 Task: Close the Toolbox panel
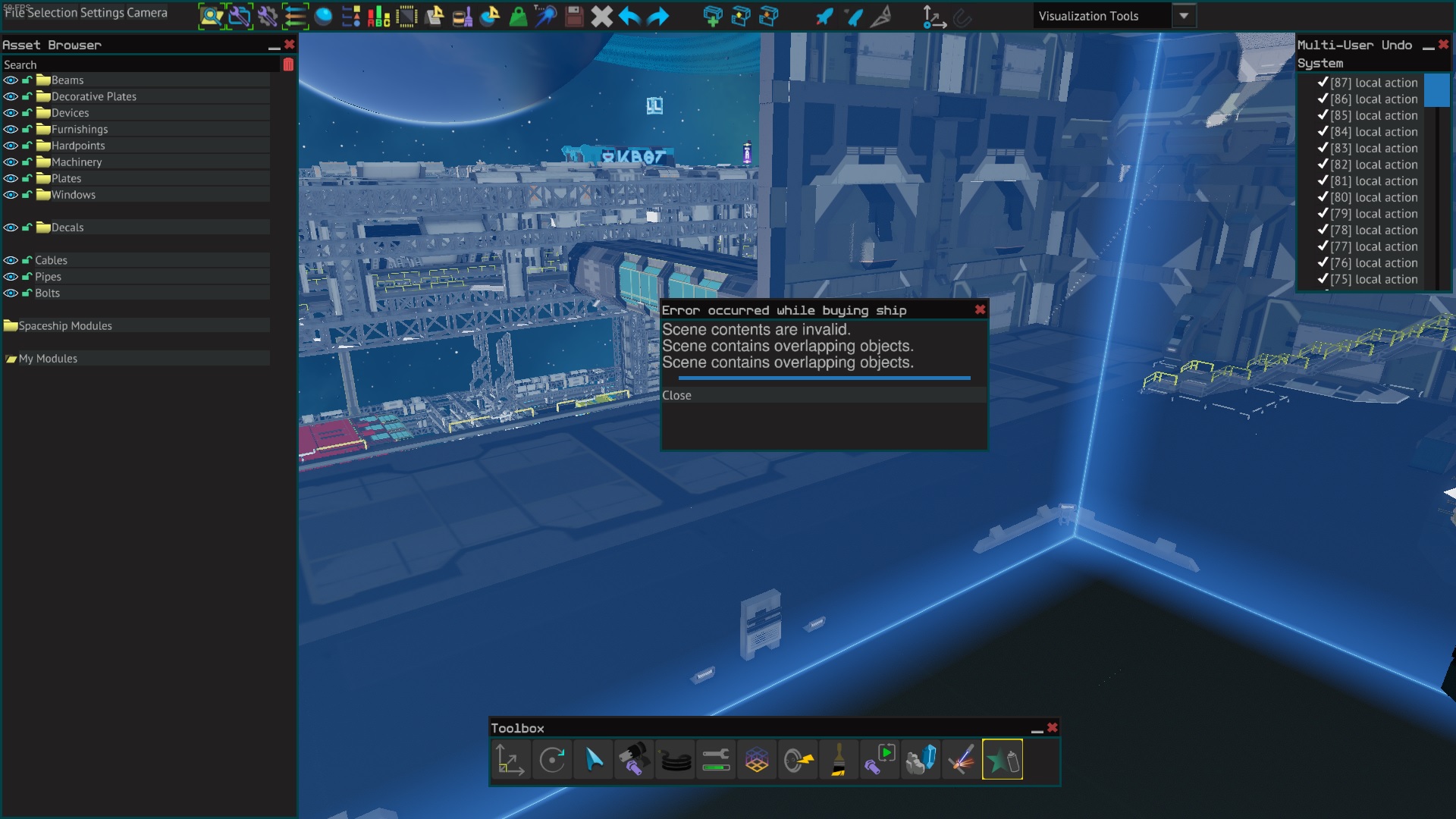(1052, 727)
